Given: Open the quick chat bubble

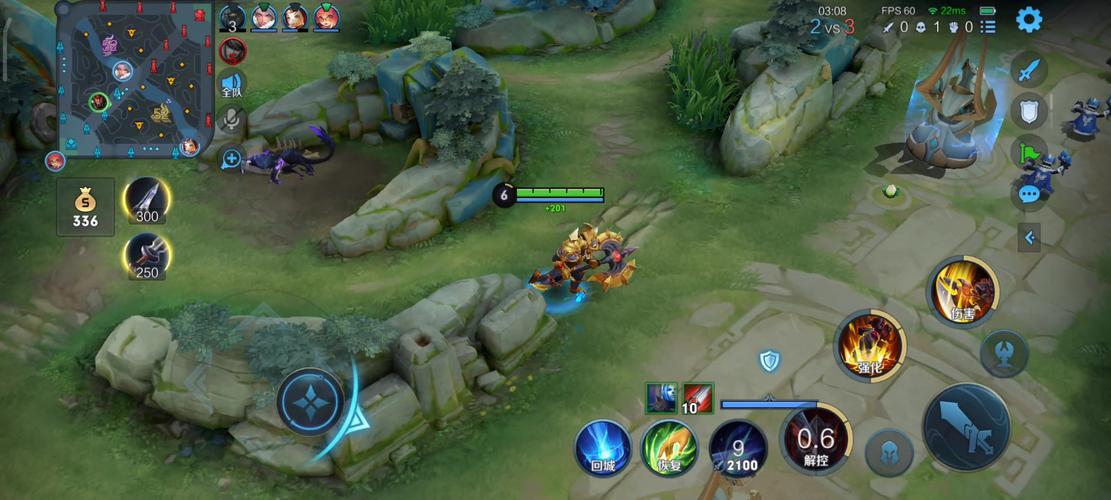Looking at the screenshot, I should (x=1029, y=194).
